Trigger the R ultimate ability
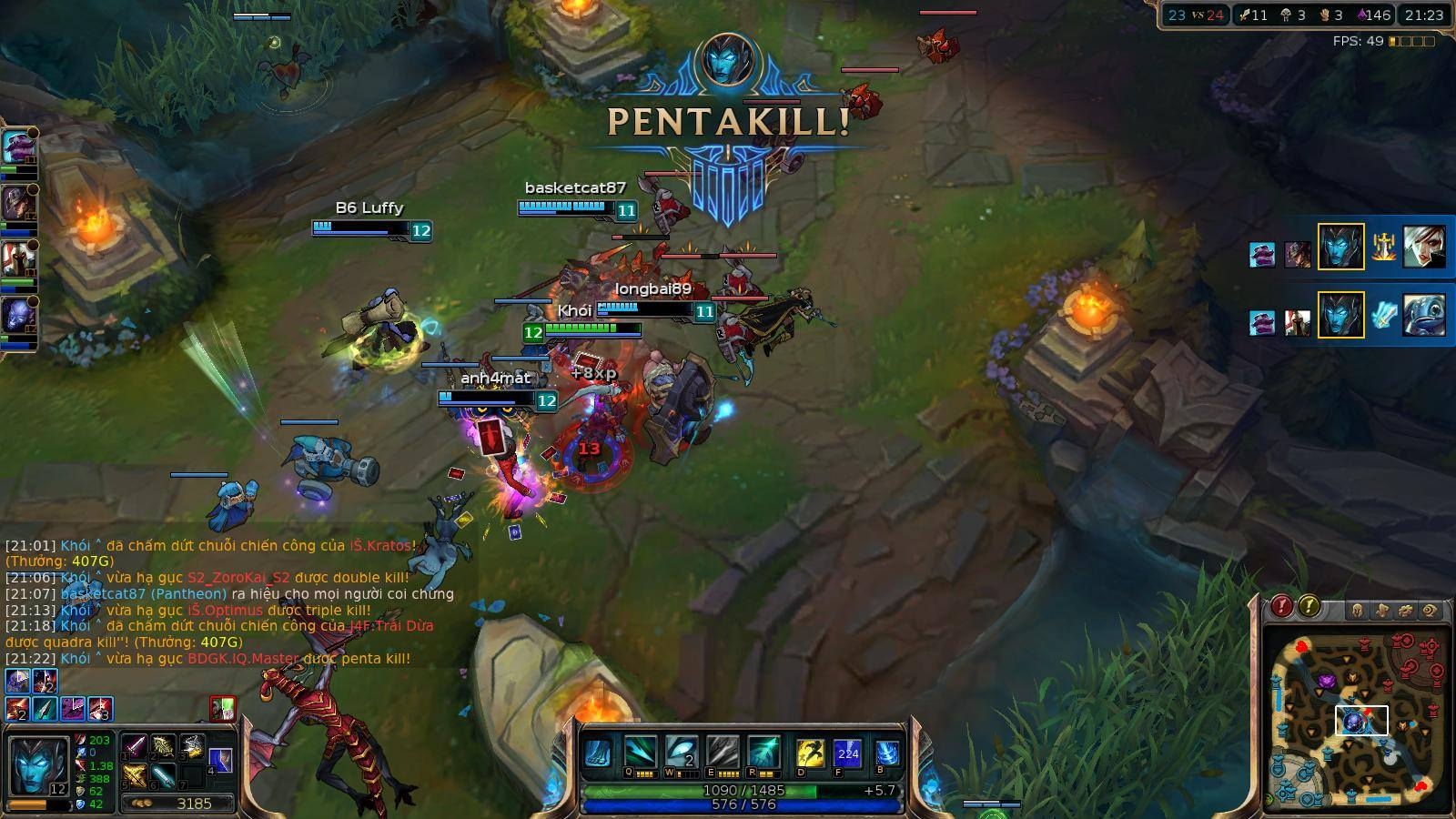 tap(763, 753)
